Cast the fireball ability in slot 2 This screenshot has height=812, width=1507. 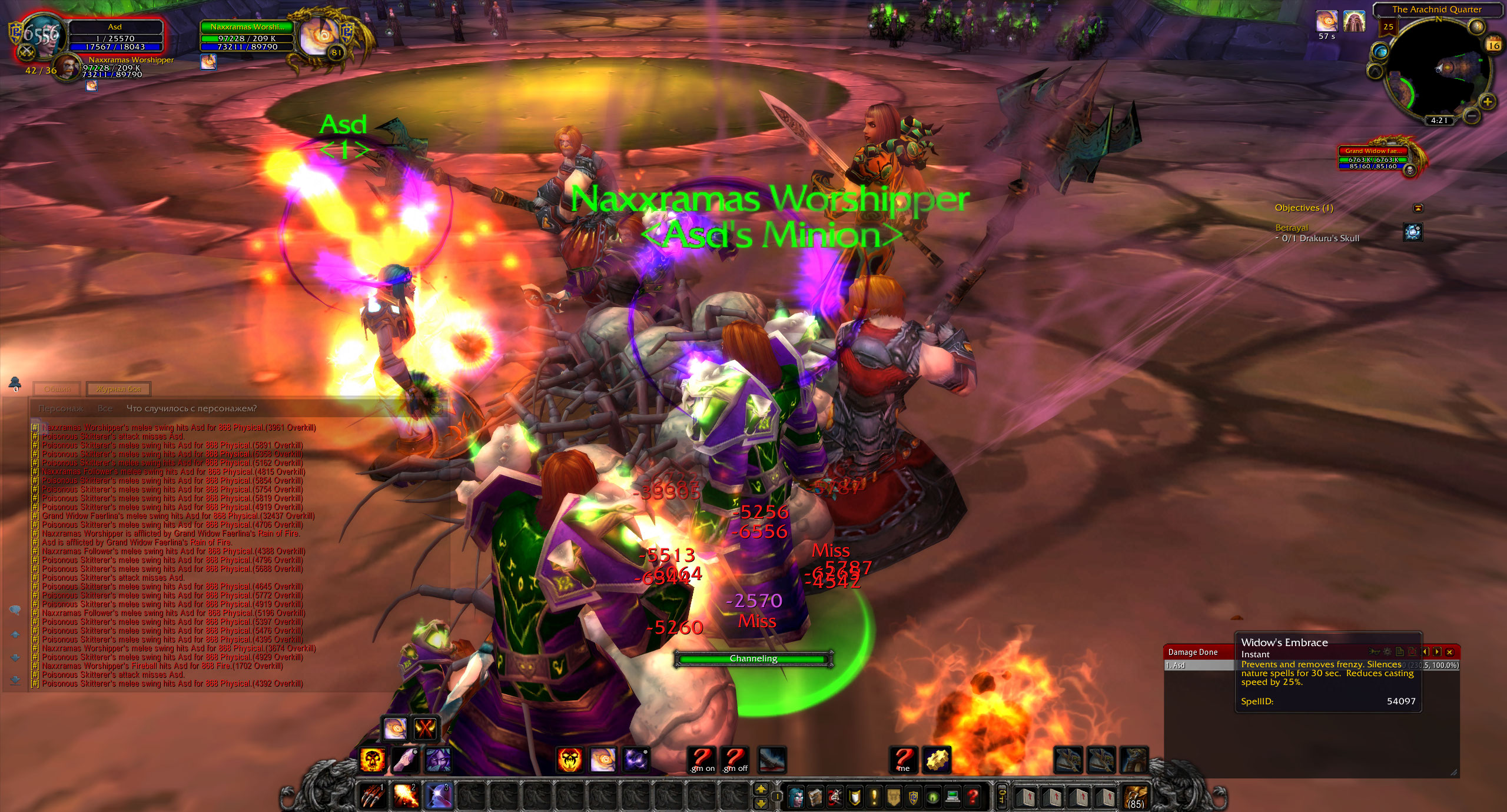406,796
